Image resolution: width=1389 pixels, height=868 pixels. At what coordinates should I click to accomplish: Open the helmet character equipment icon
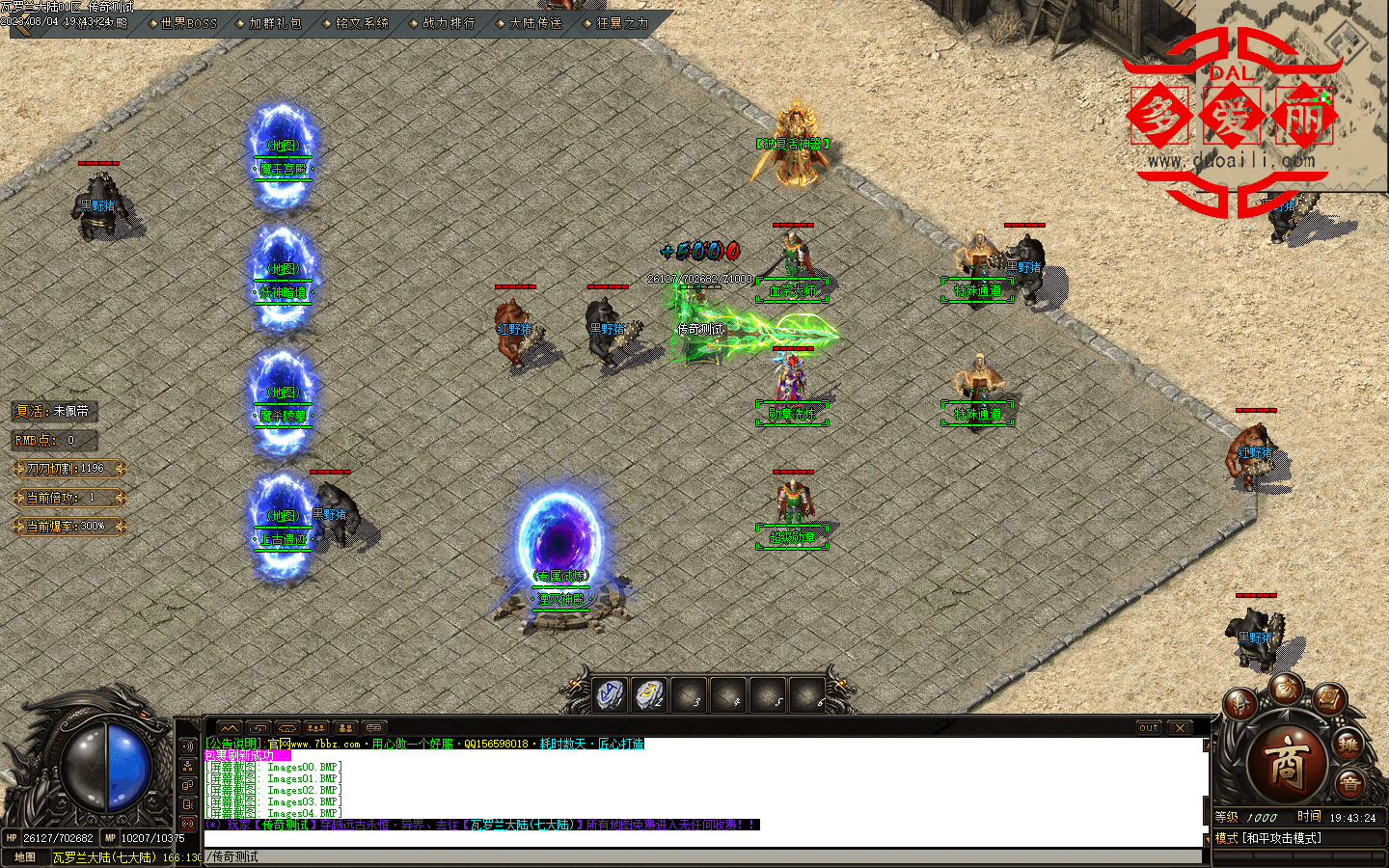(x=1239, y=705)
